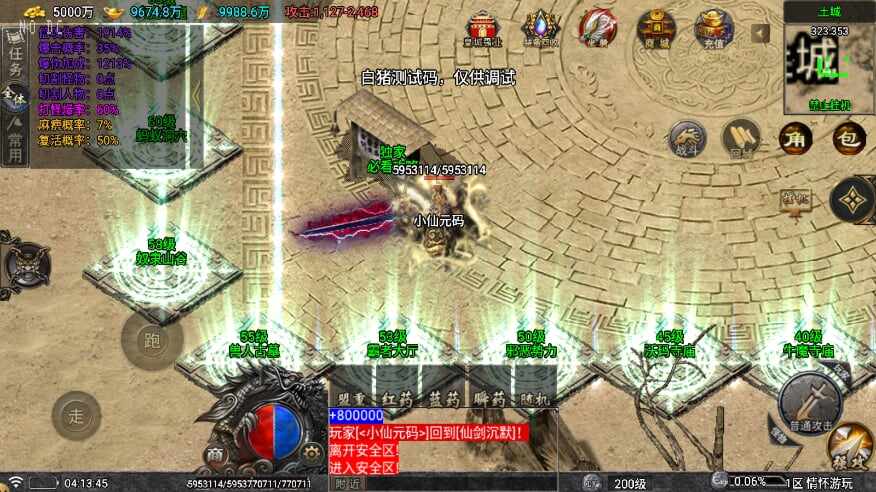Select the 跑 run button
Image resolution: width=876 pixels, height=492 pixels.
[x=152, y=341]
